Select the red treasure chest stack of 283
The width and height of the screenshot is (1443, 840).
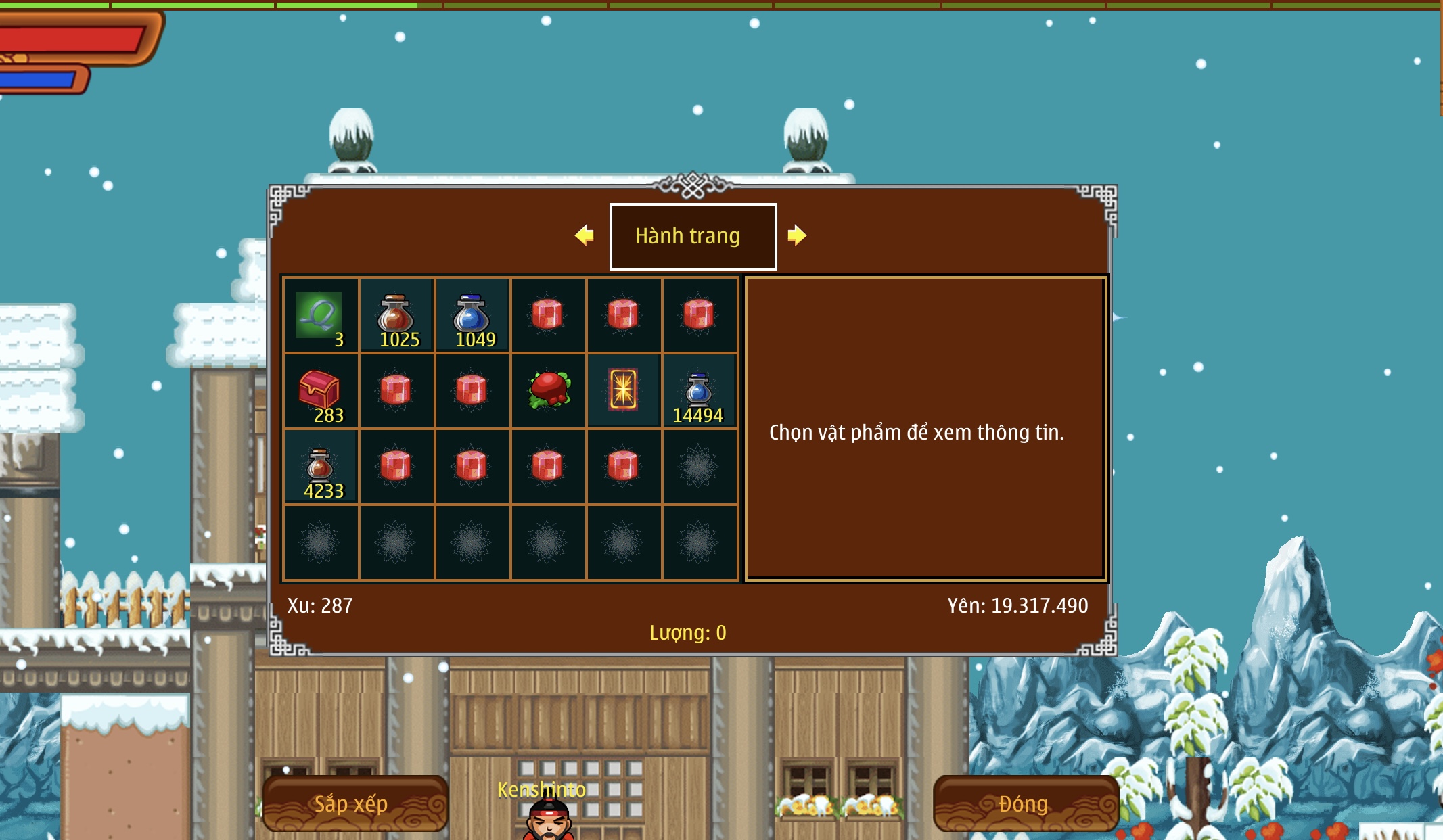[x=321, y=391]
